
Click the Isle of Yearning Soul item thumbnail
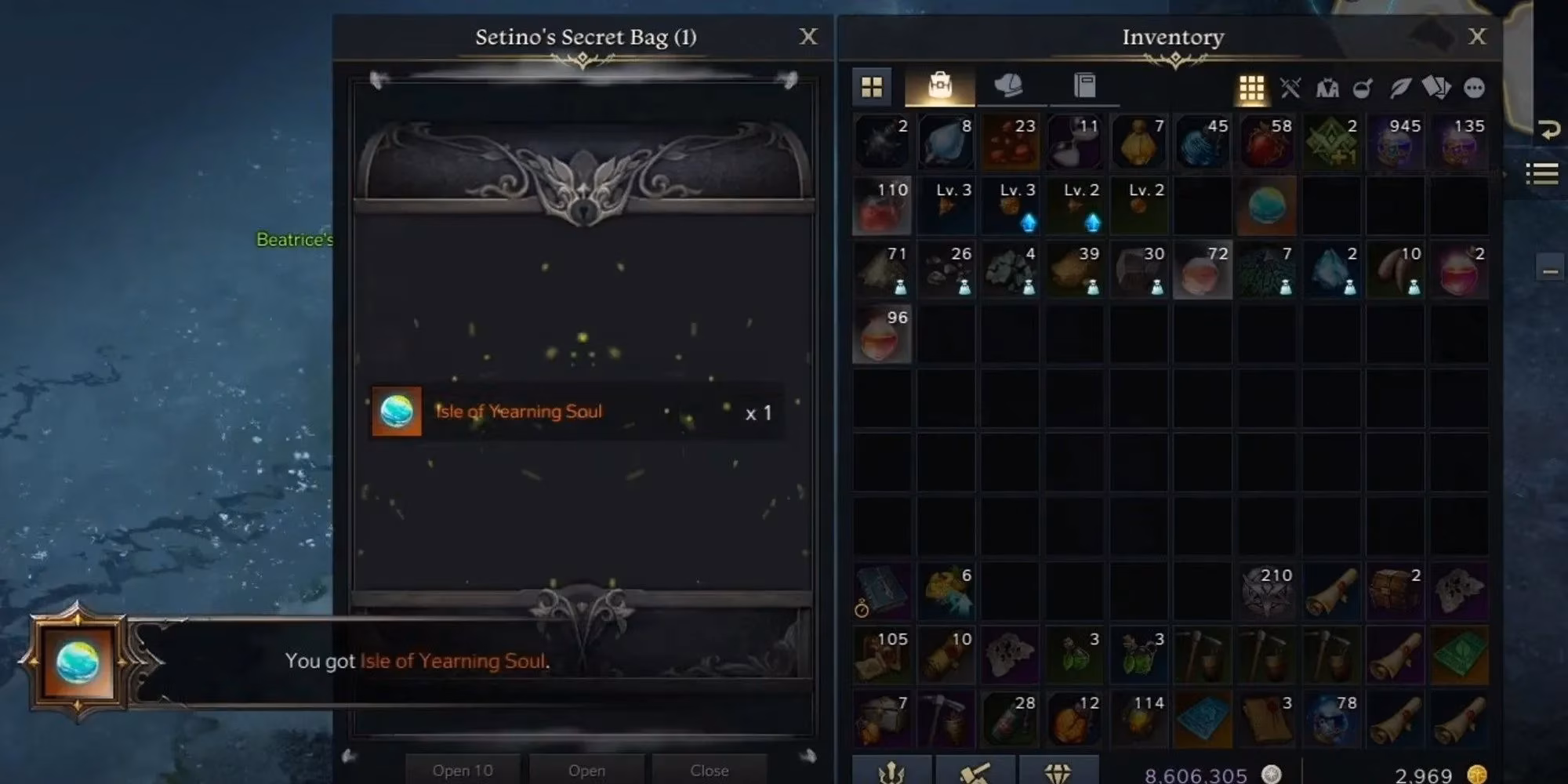pos(396,411)
